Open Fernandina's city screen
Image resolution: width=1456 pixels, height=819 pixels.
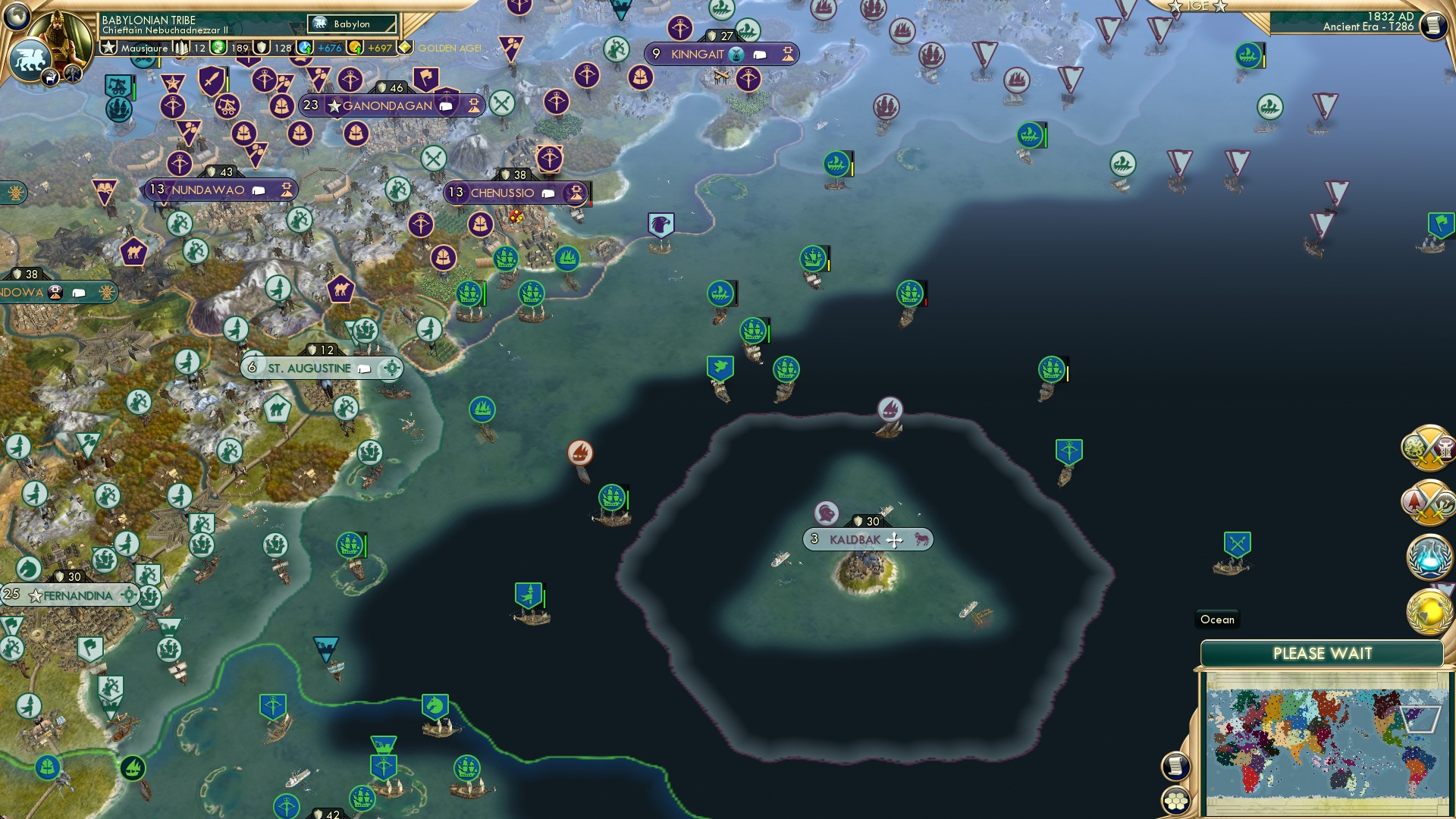76,596
